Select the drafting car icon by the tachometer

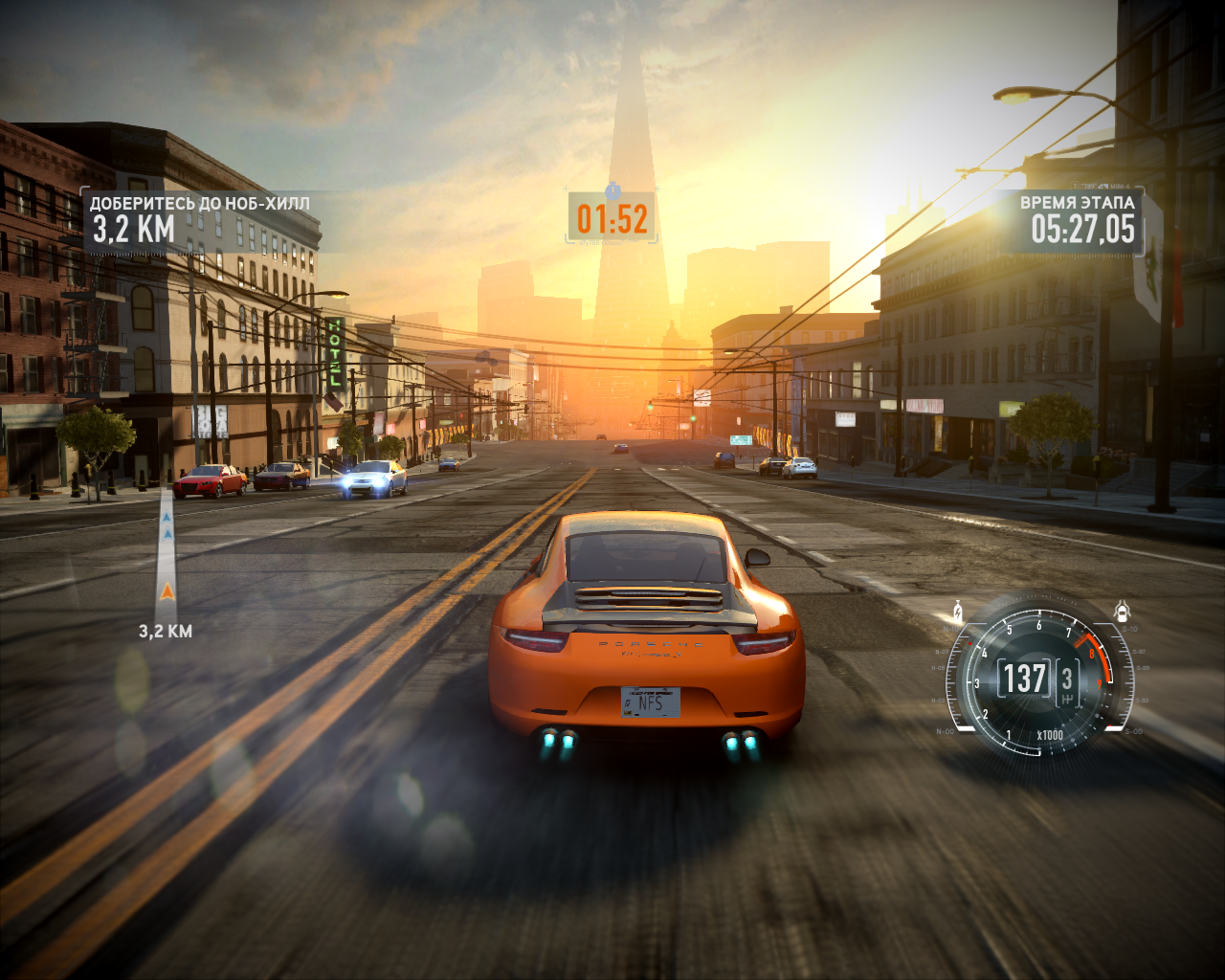click(1123, 611)
